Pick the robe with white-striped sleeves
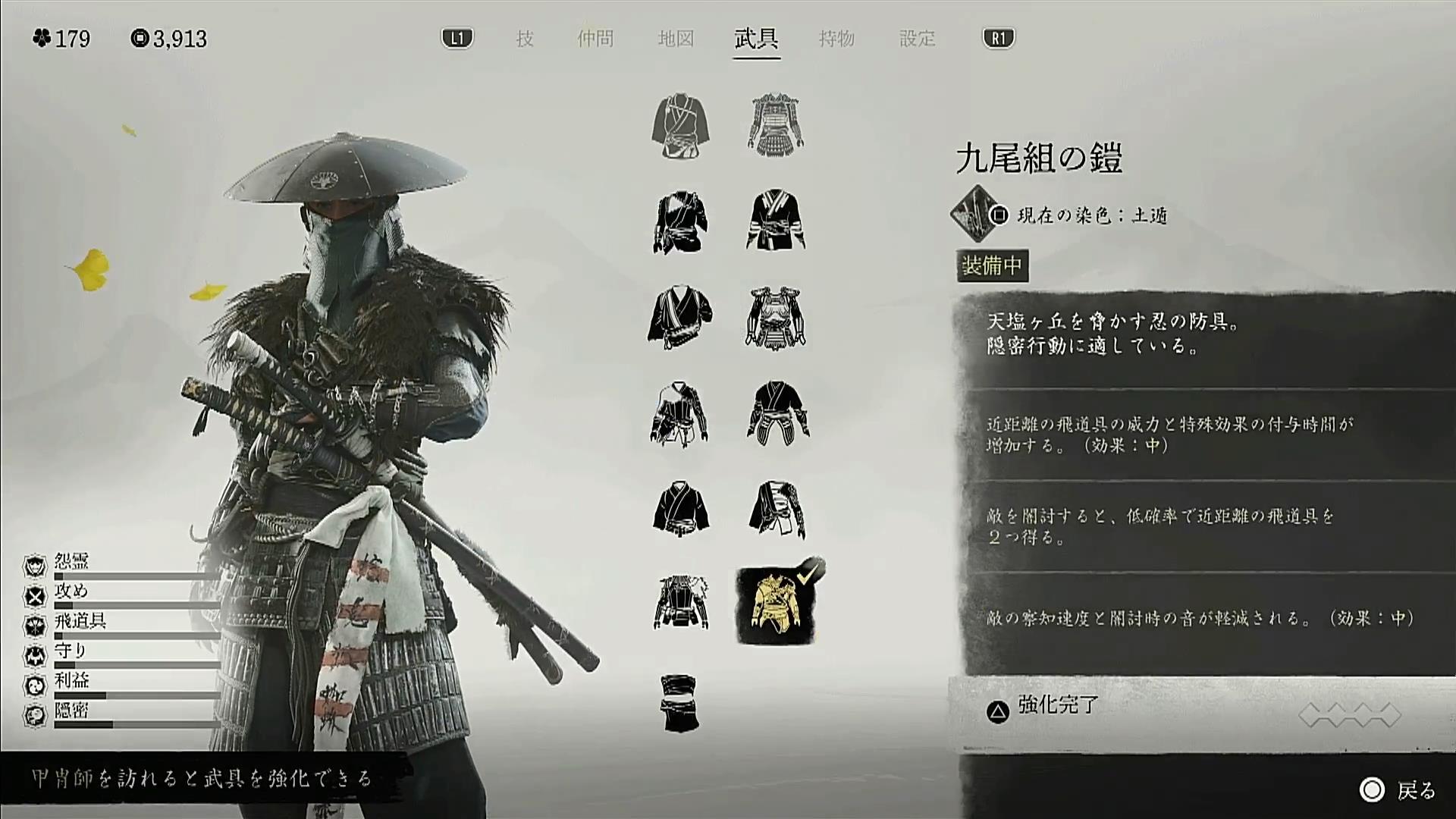1456x819 pixels. pos(776,221)
